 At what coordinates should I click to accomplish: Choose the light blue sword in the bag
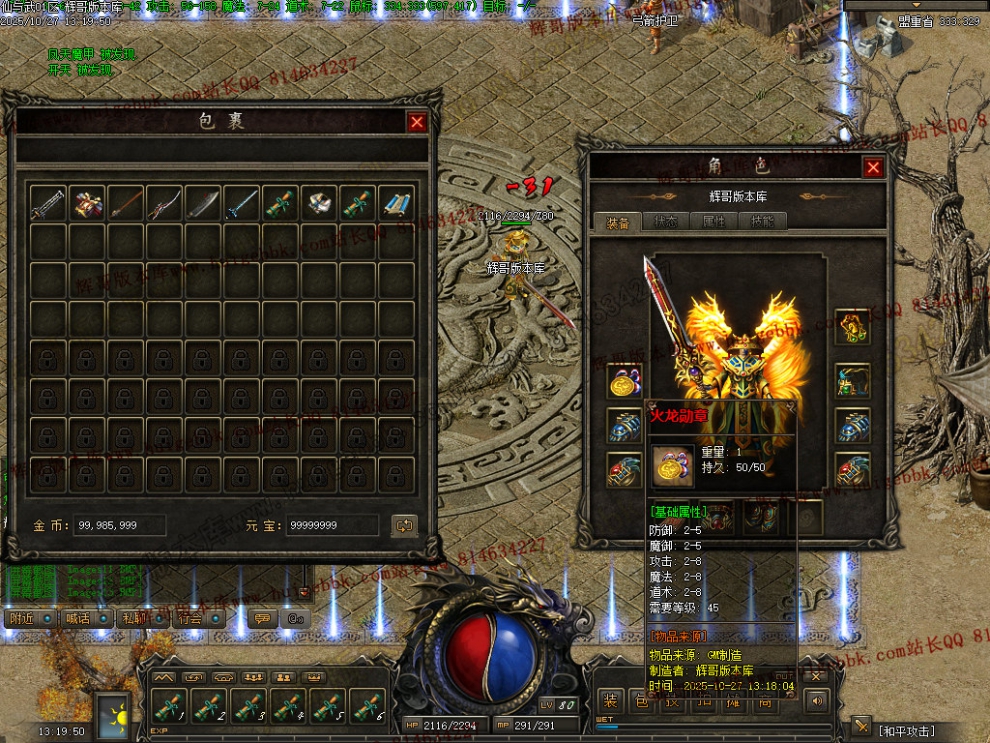click(242, 204)
